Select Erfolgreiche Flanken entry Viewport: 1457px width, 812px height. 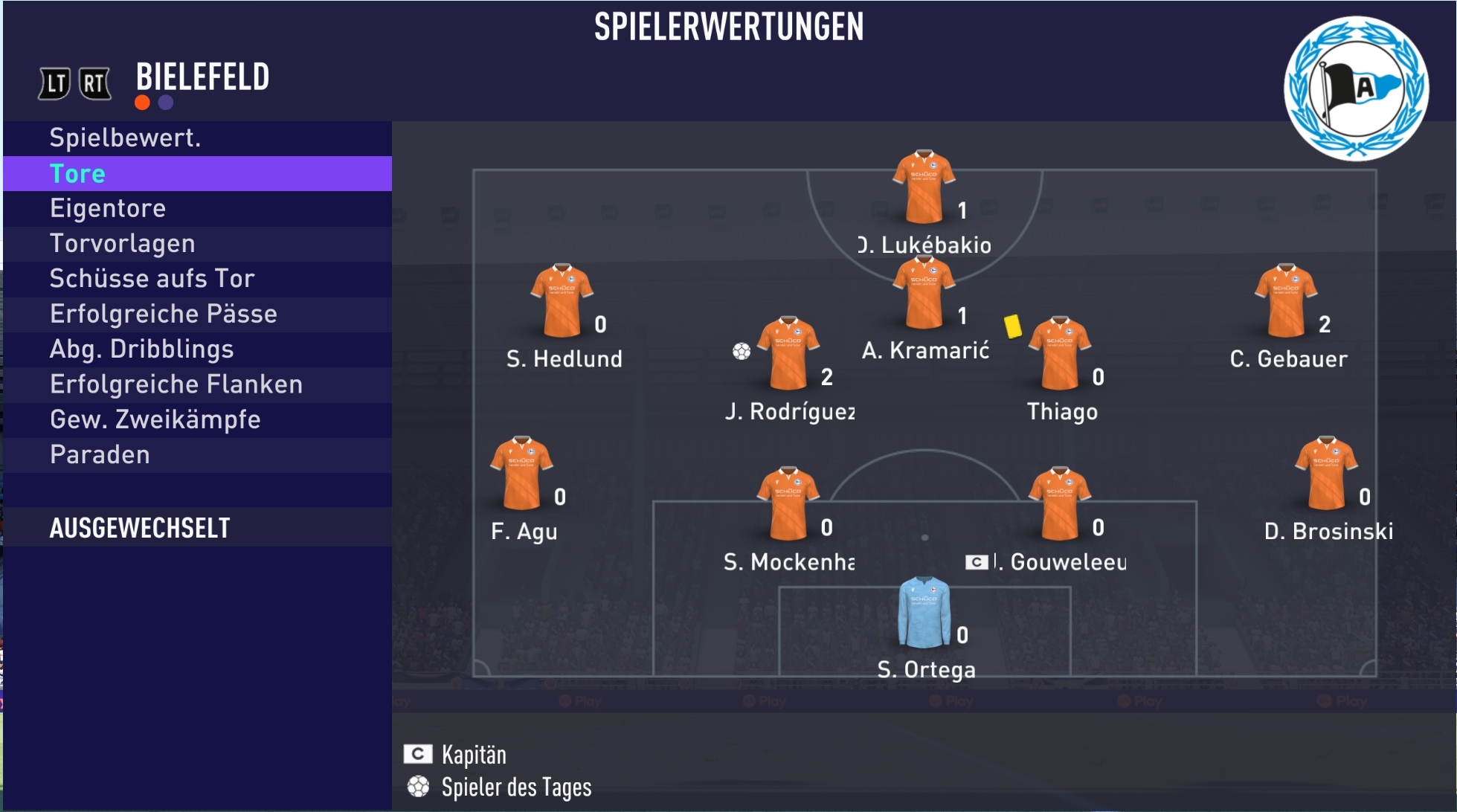(x=197, y=384)
